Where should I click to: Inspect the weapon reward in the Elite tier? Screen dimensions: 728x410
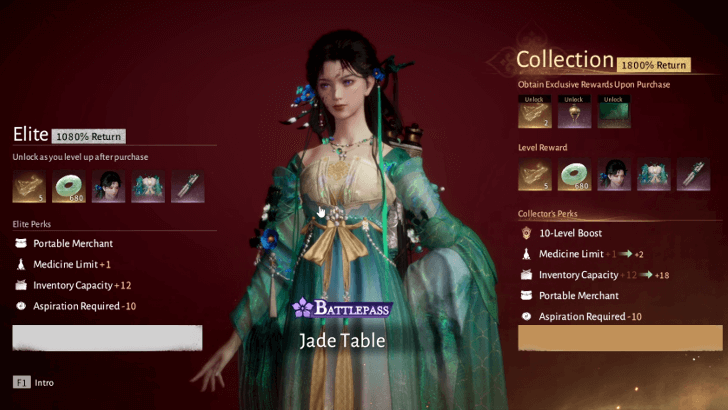[188, 186]
